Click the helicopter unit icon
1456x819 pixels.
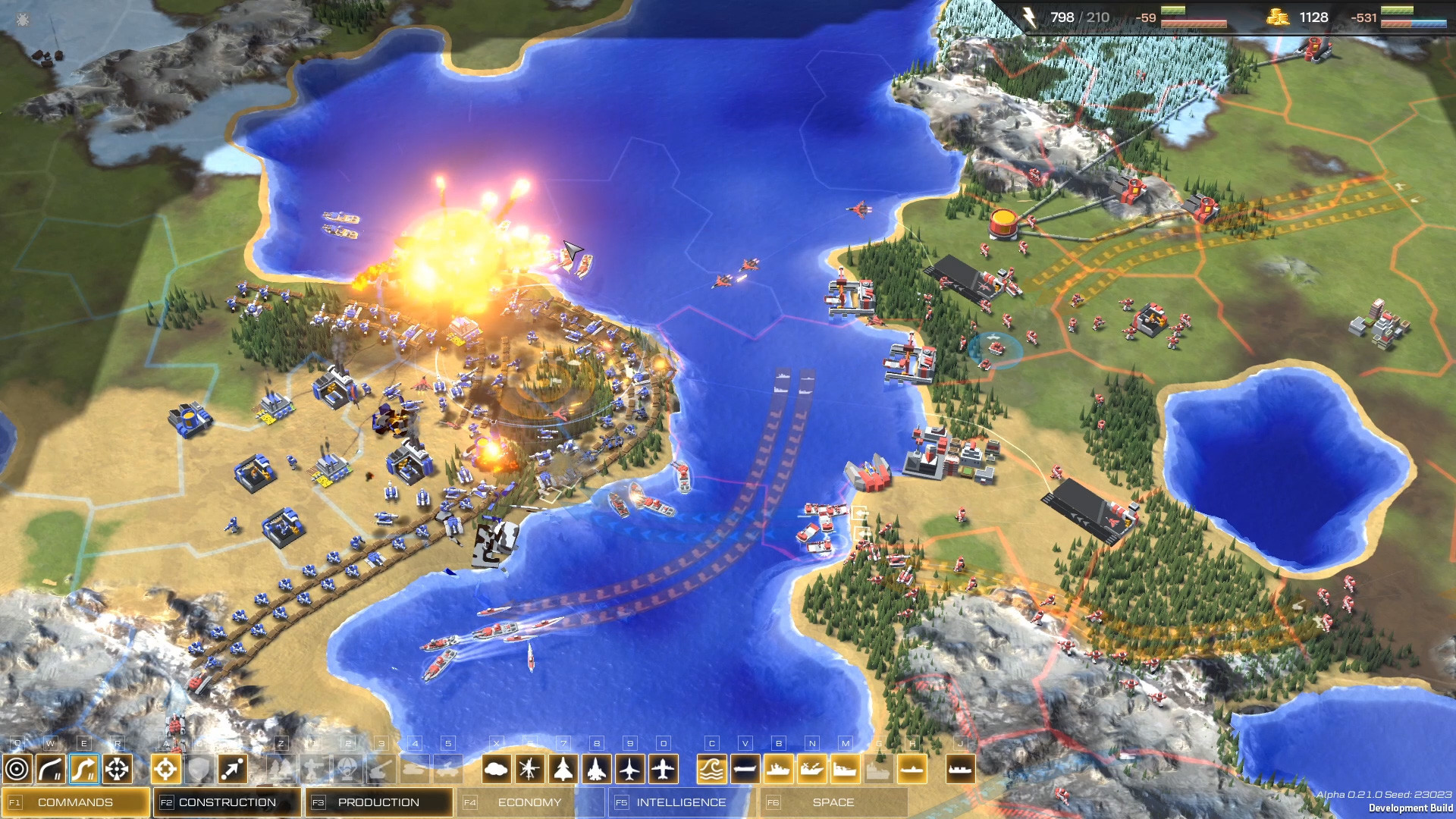529,768
